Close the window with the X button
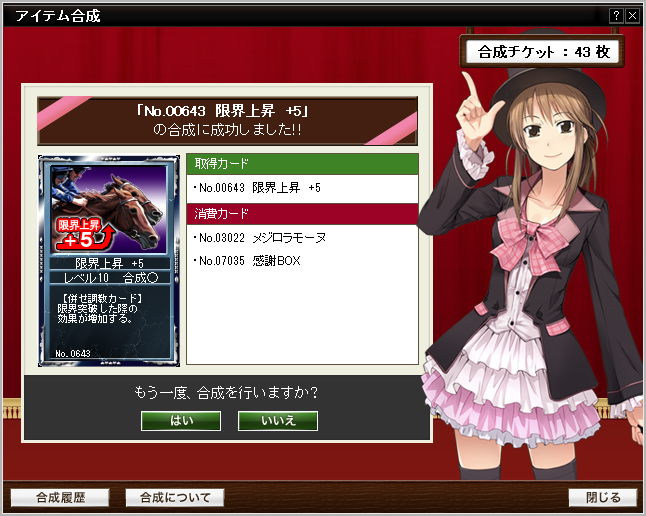The height and width of the screenshot is (516, 646). pyautogui.click(x=632, y=16)
